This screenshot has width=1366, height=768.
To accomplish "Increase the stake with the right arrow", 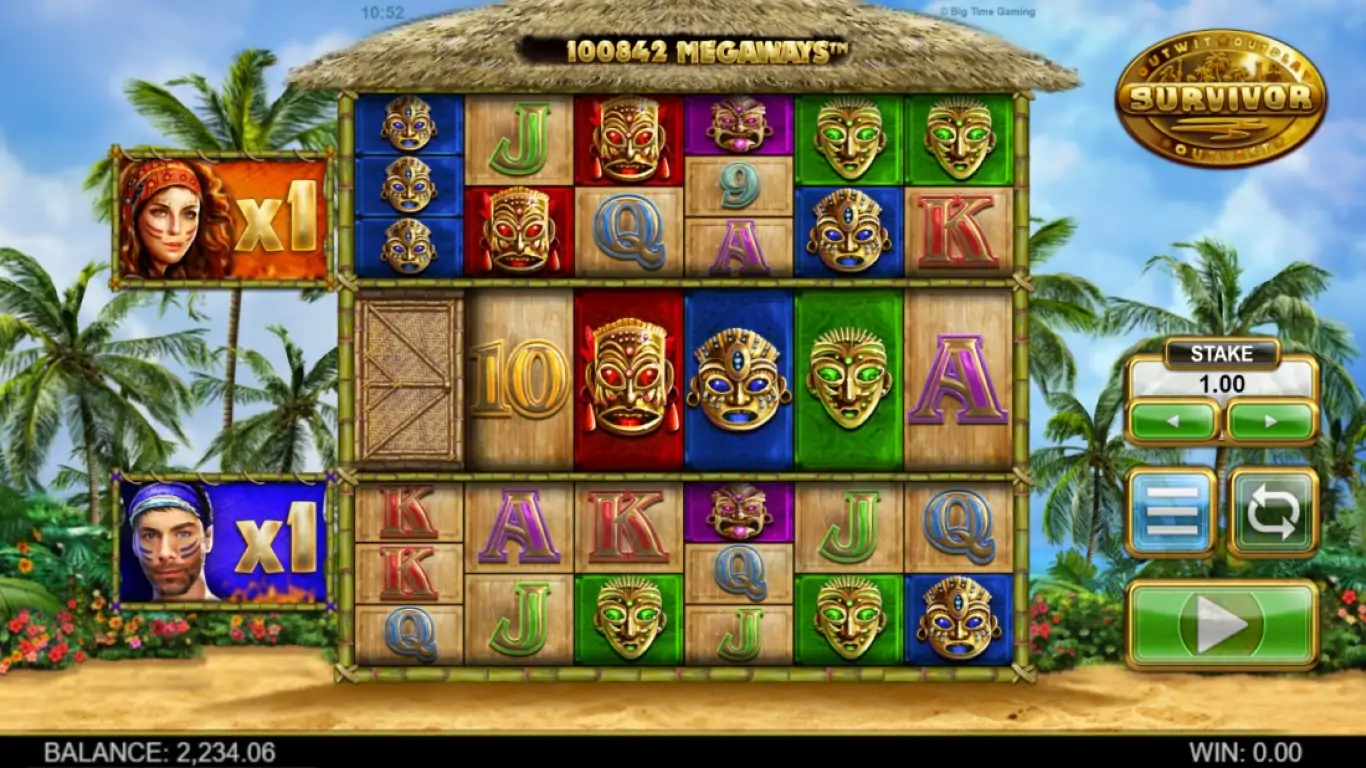I will tap(1271, 421).
